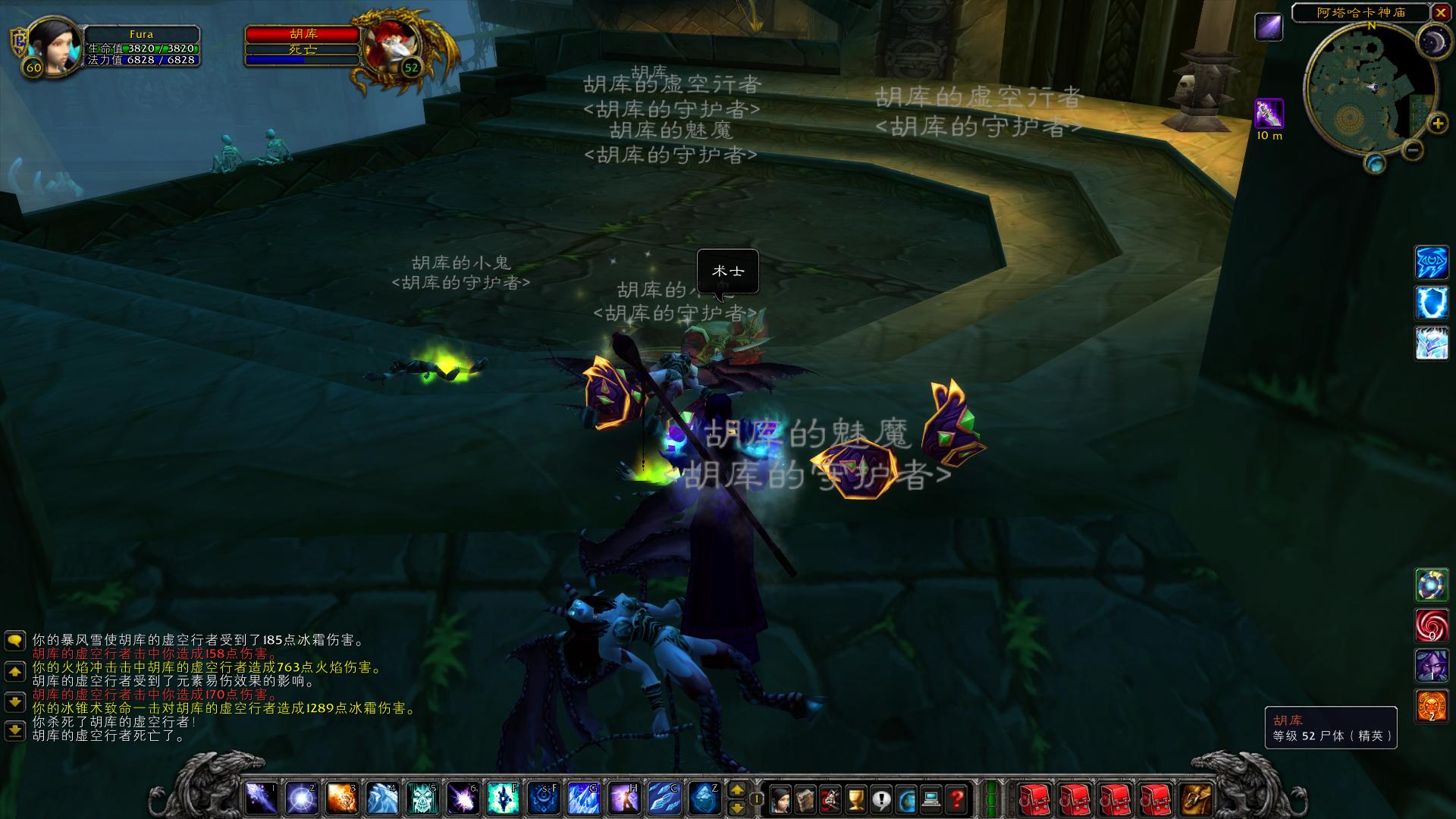The height and width of the screenshot is (819, 1456).
Task: Open the chat speech bubble menu
Action: (15, 642)
